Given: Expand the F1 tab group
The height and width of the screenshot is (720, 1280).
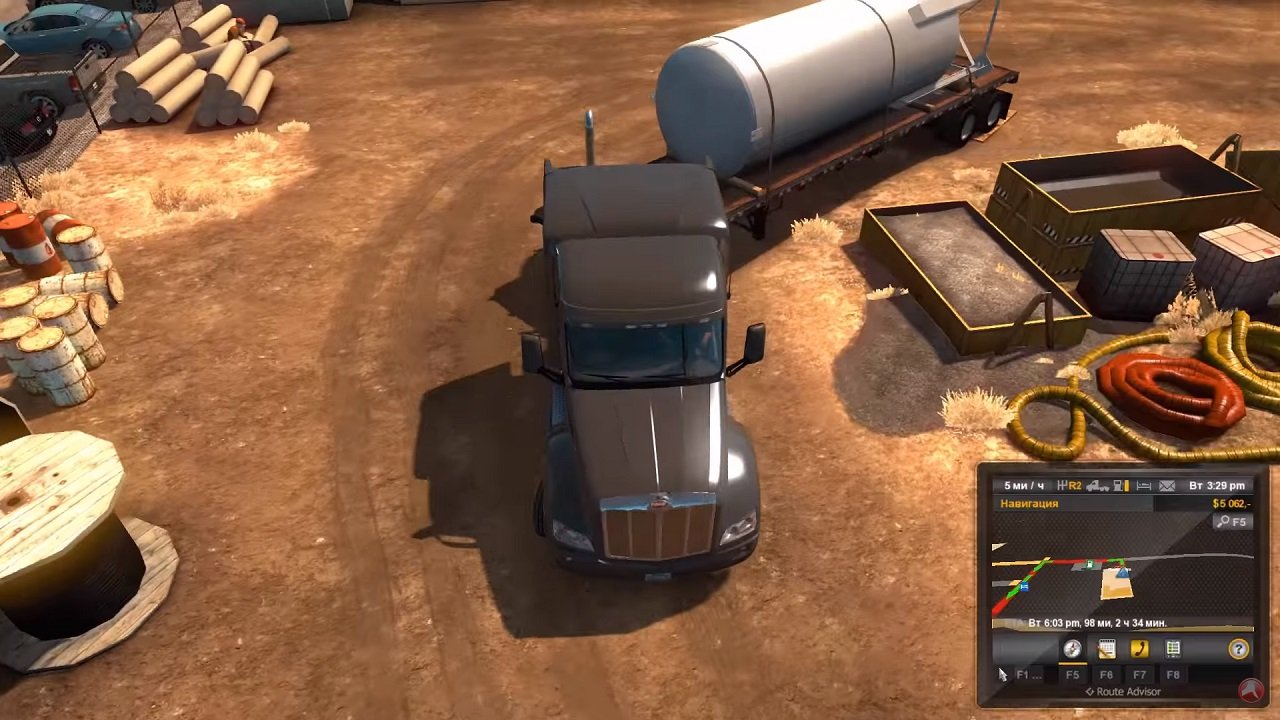Looking at the screenshot, I should [x=1028, y=673].
